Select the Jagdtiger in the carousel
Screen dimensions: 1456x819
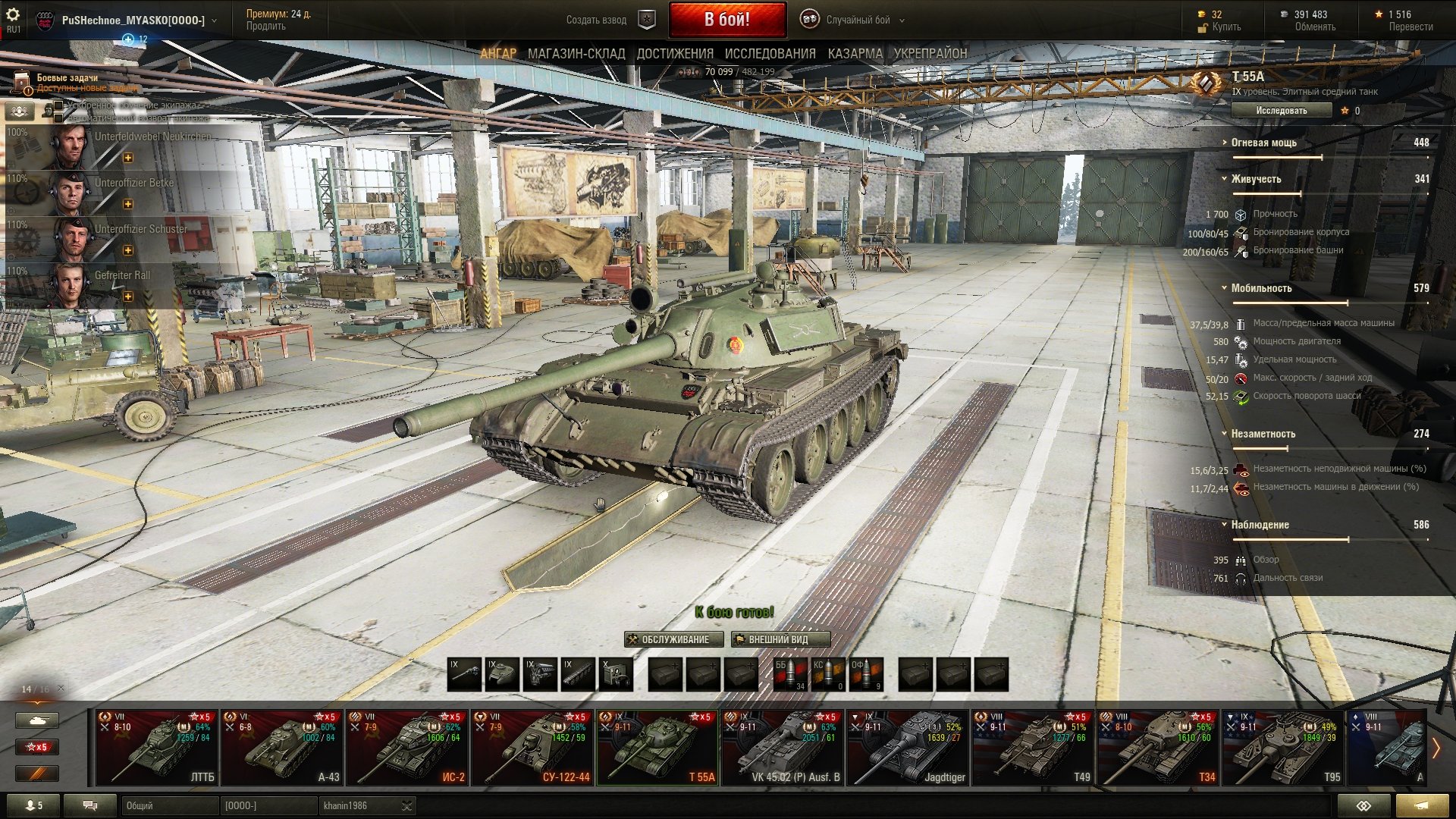click(x=908, y=747)
